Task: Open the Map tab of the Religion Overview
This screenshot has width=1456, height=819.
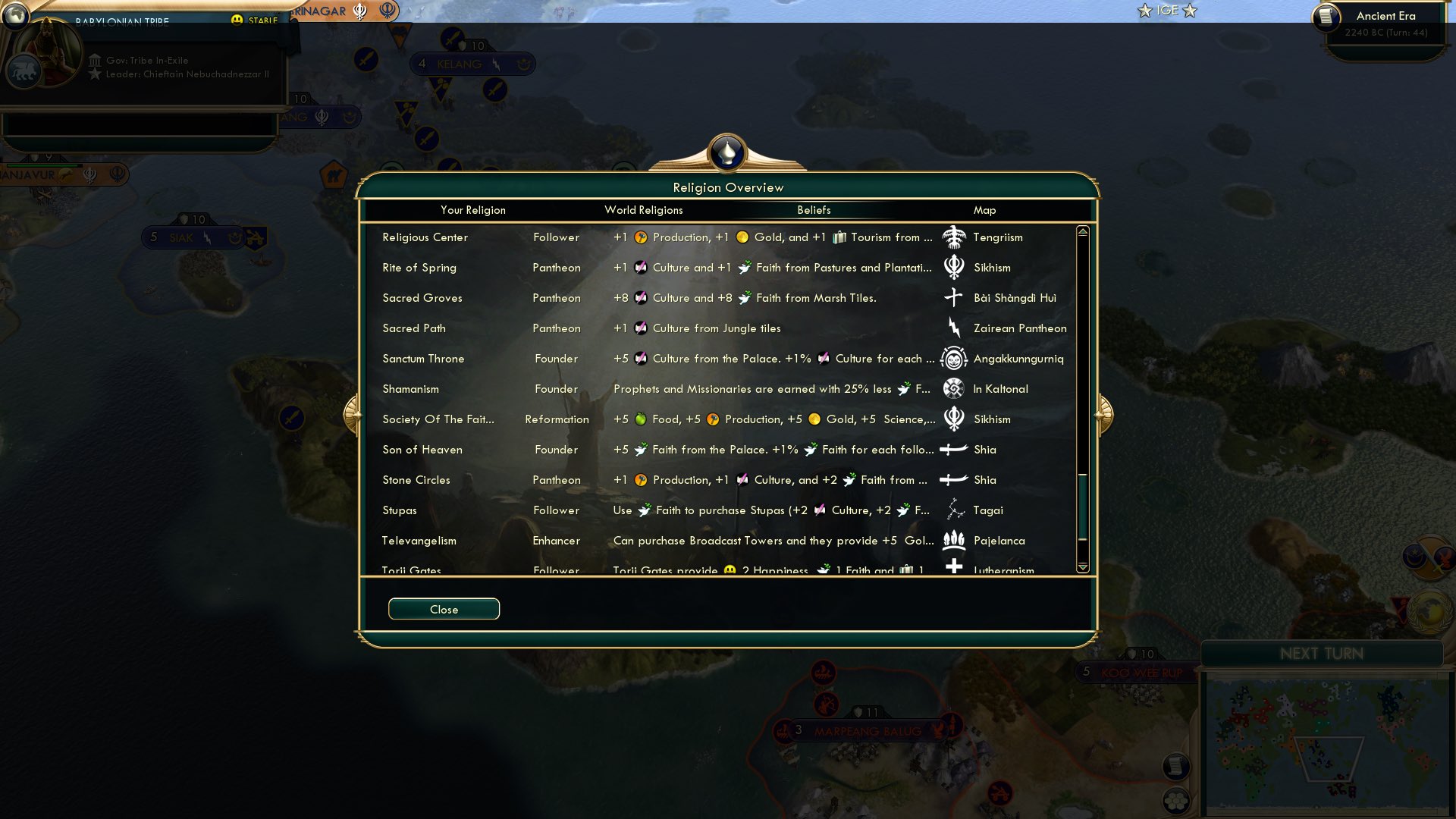Action: 984,210
